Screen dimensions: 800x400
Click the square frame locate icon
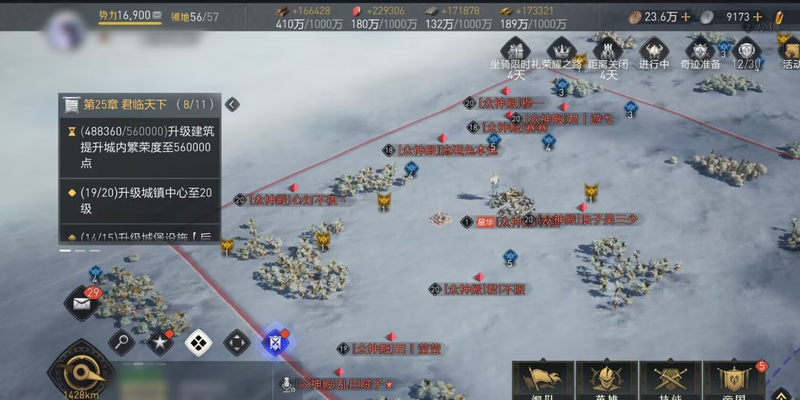pos(236,343)
